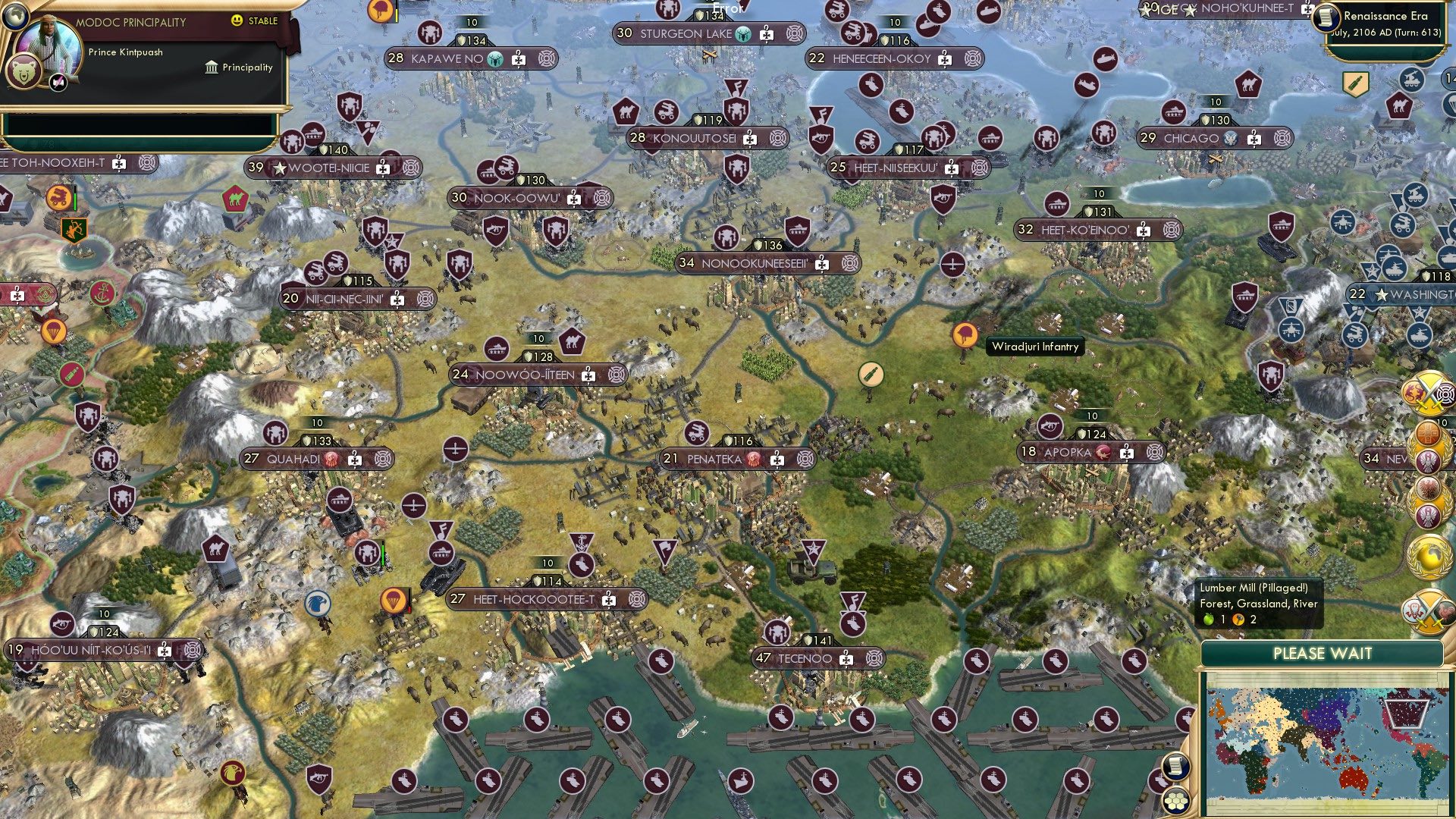The height and width of the screenshot is (819, 1456).
Task: Click the notification scroll icon bottom right
Action: tap(1175, 766)
